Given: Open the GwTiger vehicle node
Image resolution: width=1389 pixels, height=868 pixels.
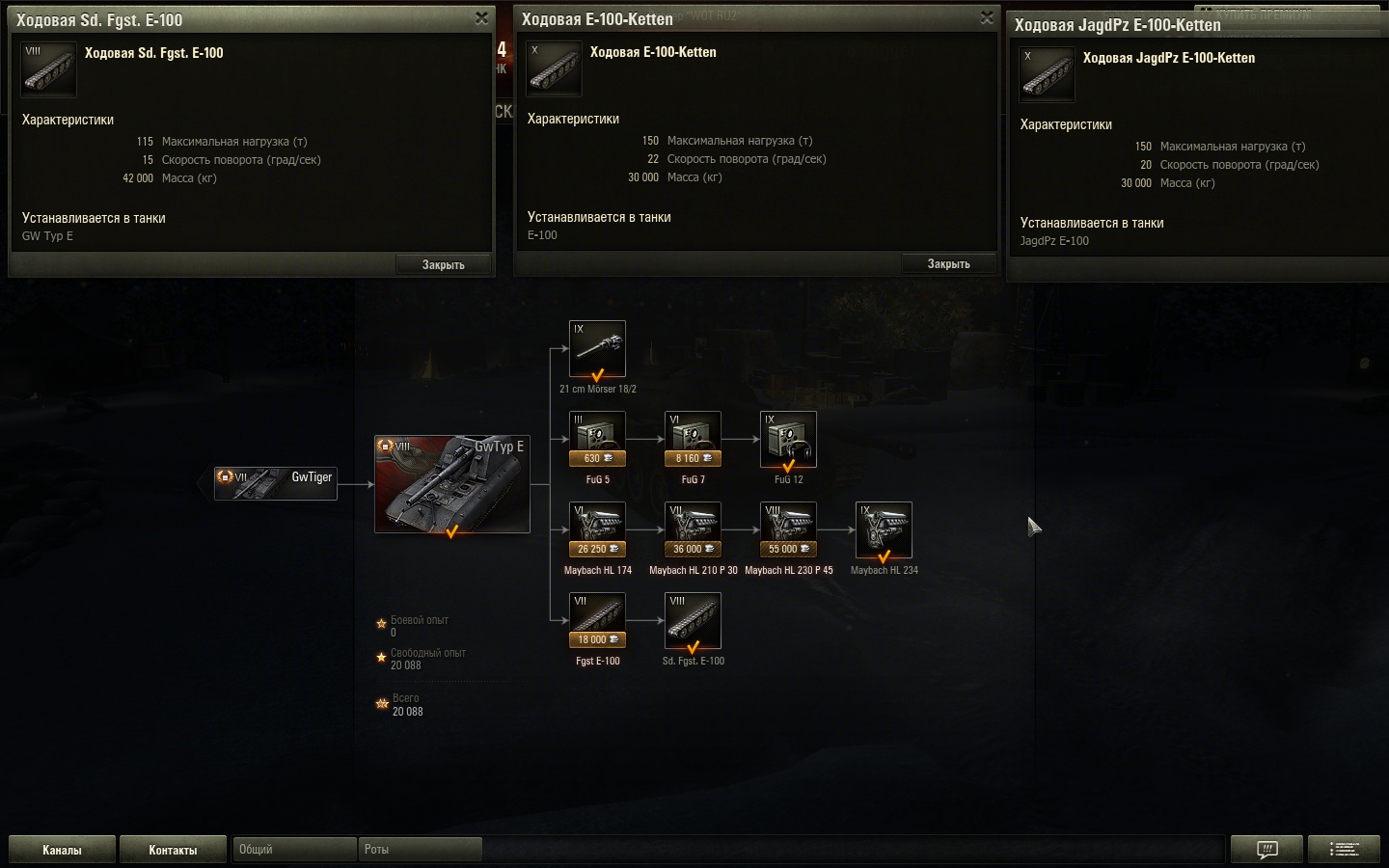Looking at the screenshot, I should (x=276, y=483).
